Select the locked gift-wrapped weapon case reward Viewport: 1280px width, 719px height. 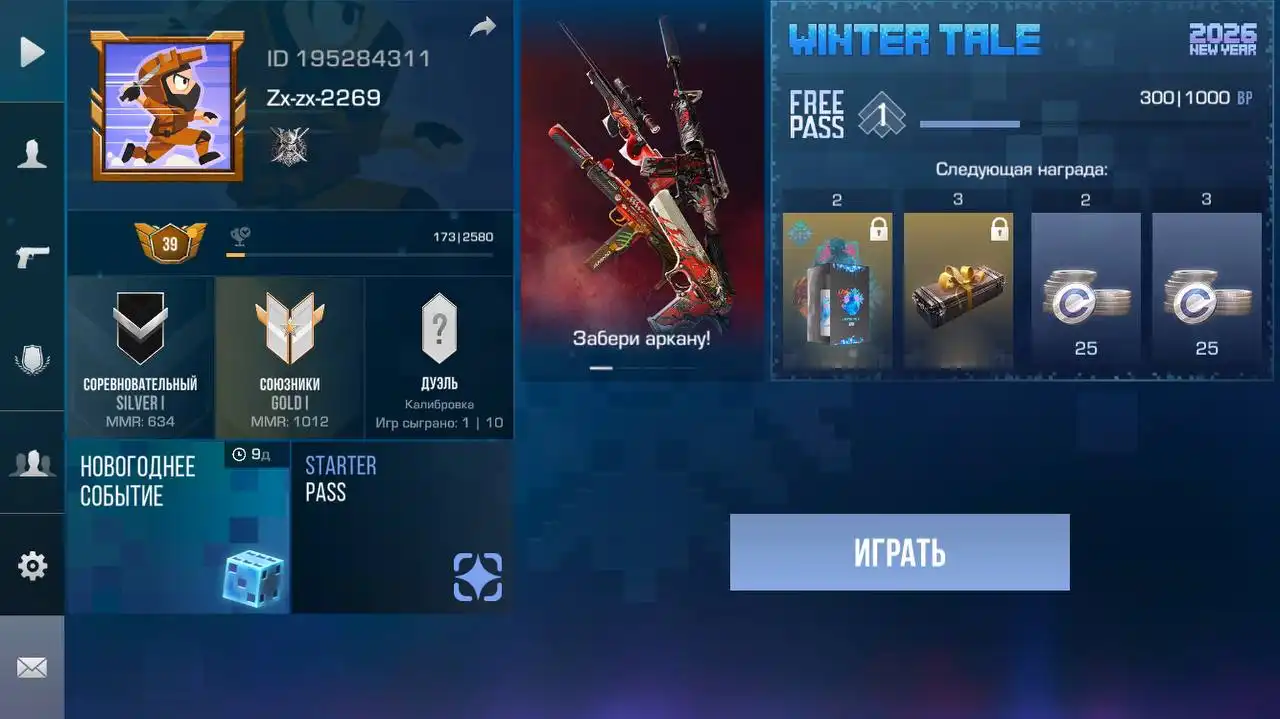click(x=958, y=290)
